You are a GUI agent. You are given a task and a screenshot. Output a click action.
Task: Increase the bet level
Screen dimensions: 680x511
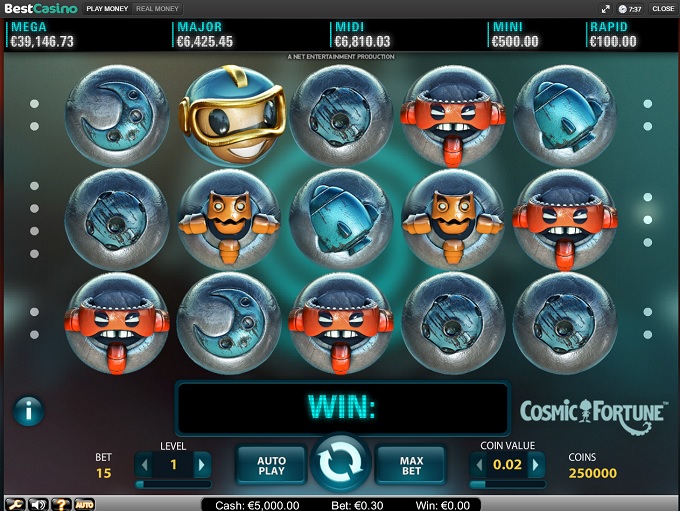[x=202, y=464]
